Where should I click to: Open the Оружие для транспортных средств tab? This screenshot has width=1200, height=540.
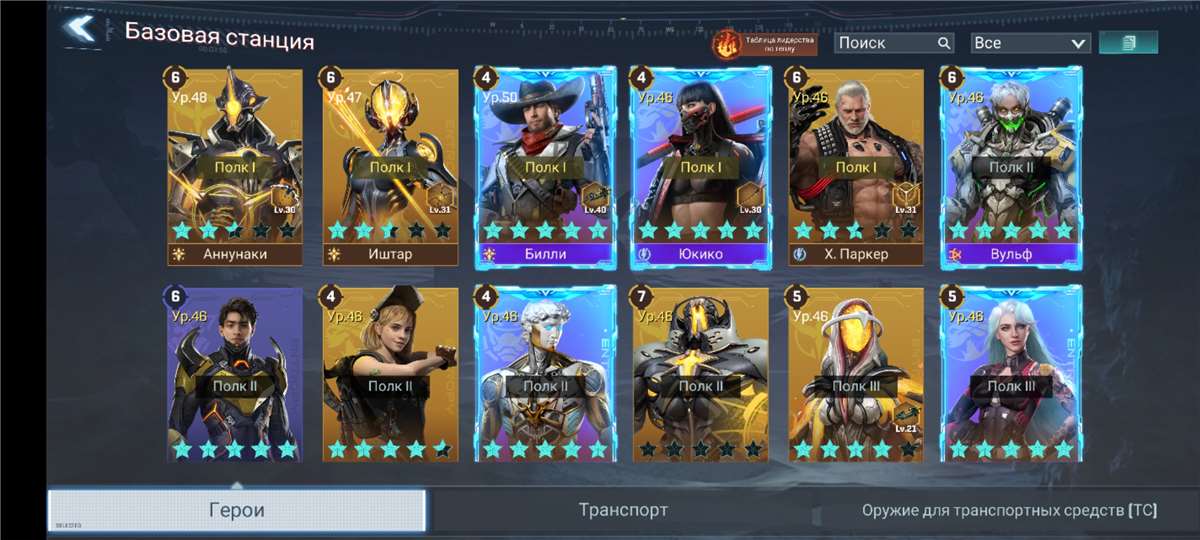coord(1008,510)
